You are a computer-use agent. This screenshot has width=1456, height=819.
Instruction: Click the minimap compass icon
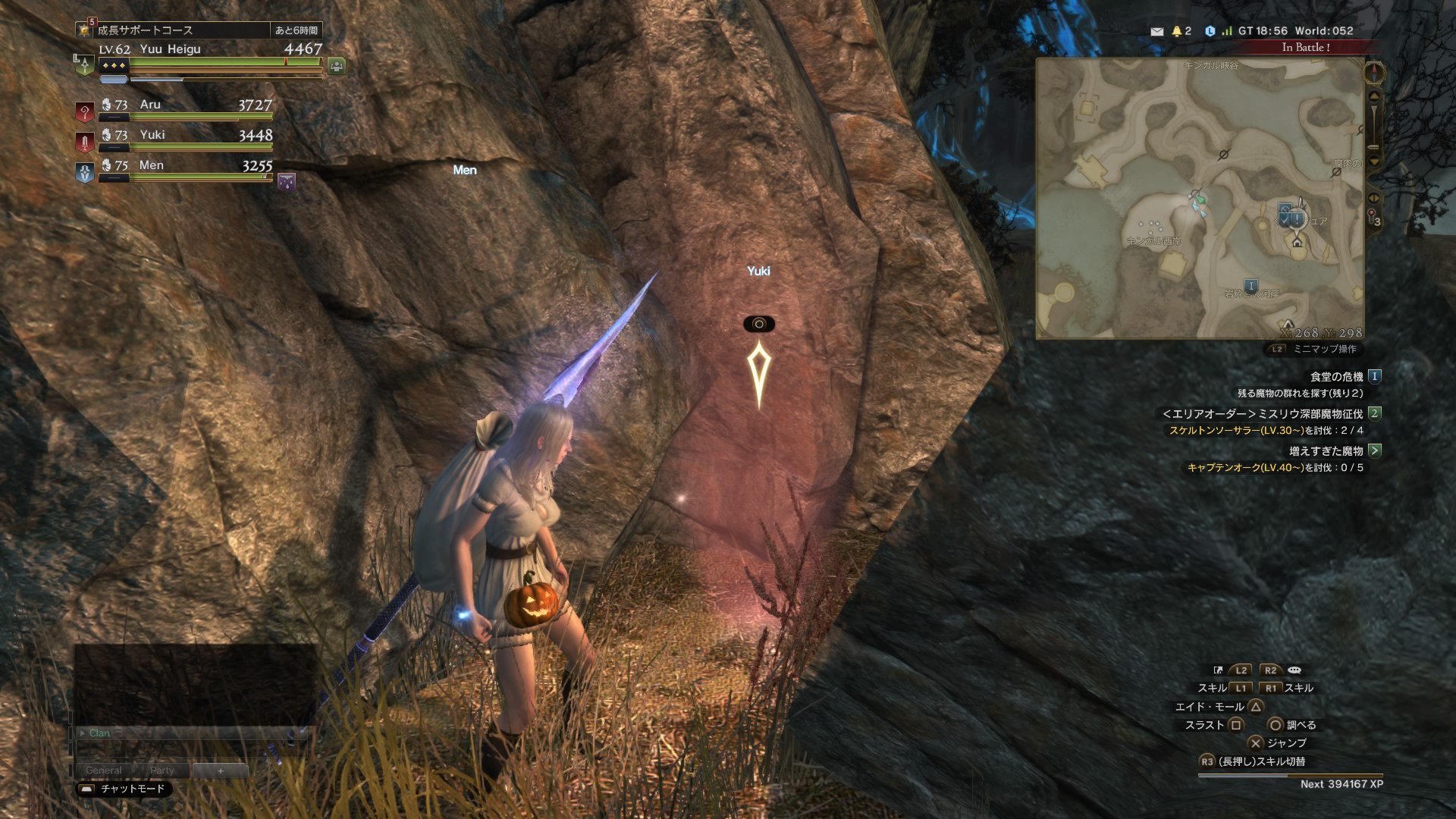pos(1374,73)
